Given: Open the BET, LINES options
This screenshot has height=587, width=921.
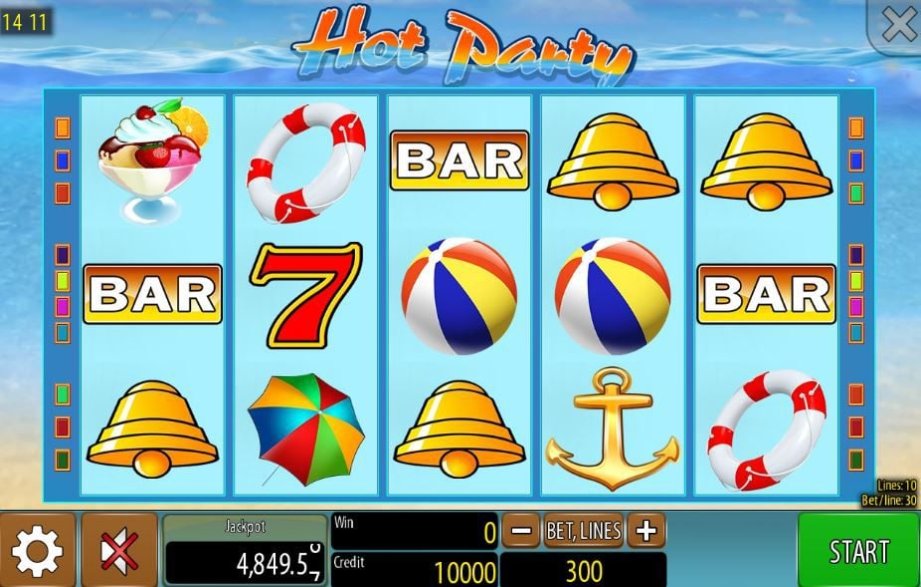Looking at the screenshot, I should pyautogui.click(x=583, y=531).
